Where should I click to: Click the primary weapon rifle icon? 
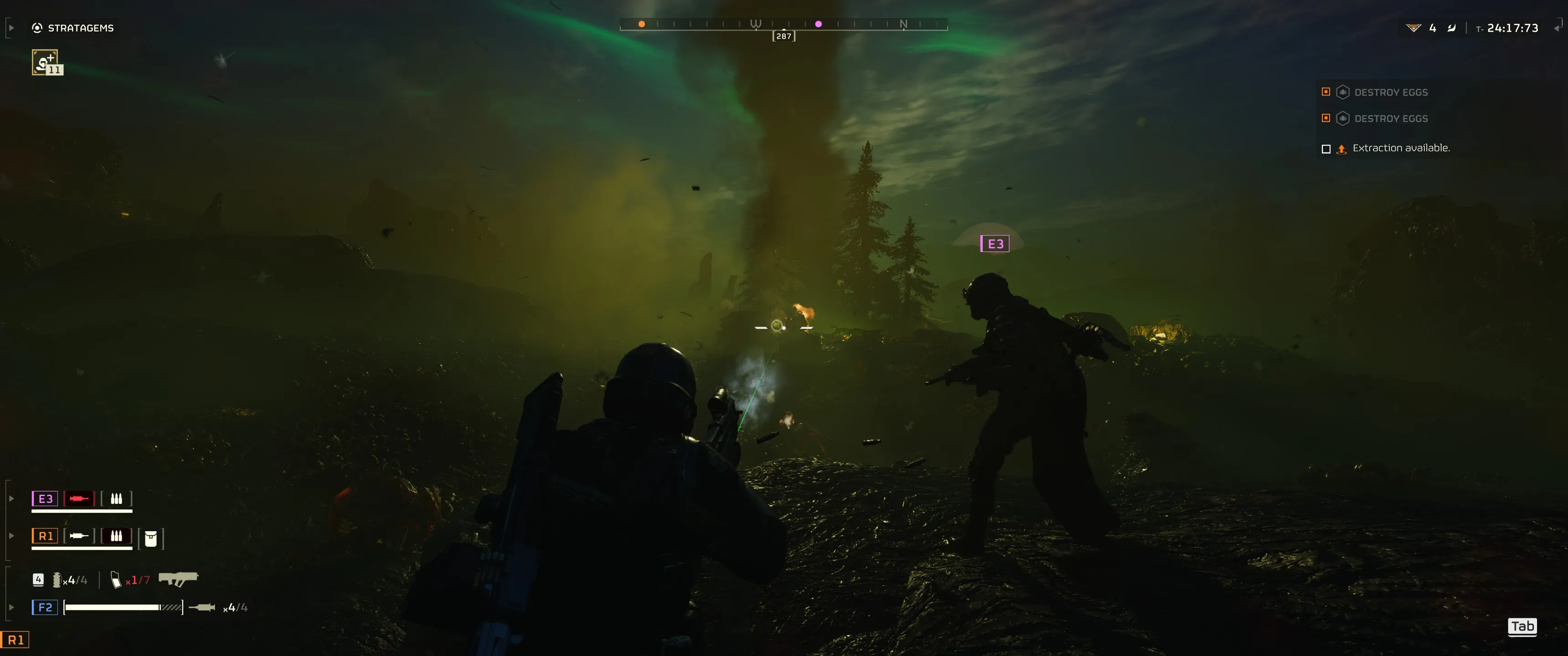pos(178,579)
